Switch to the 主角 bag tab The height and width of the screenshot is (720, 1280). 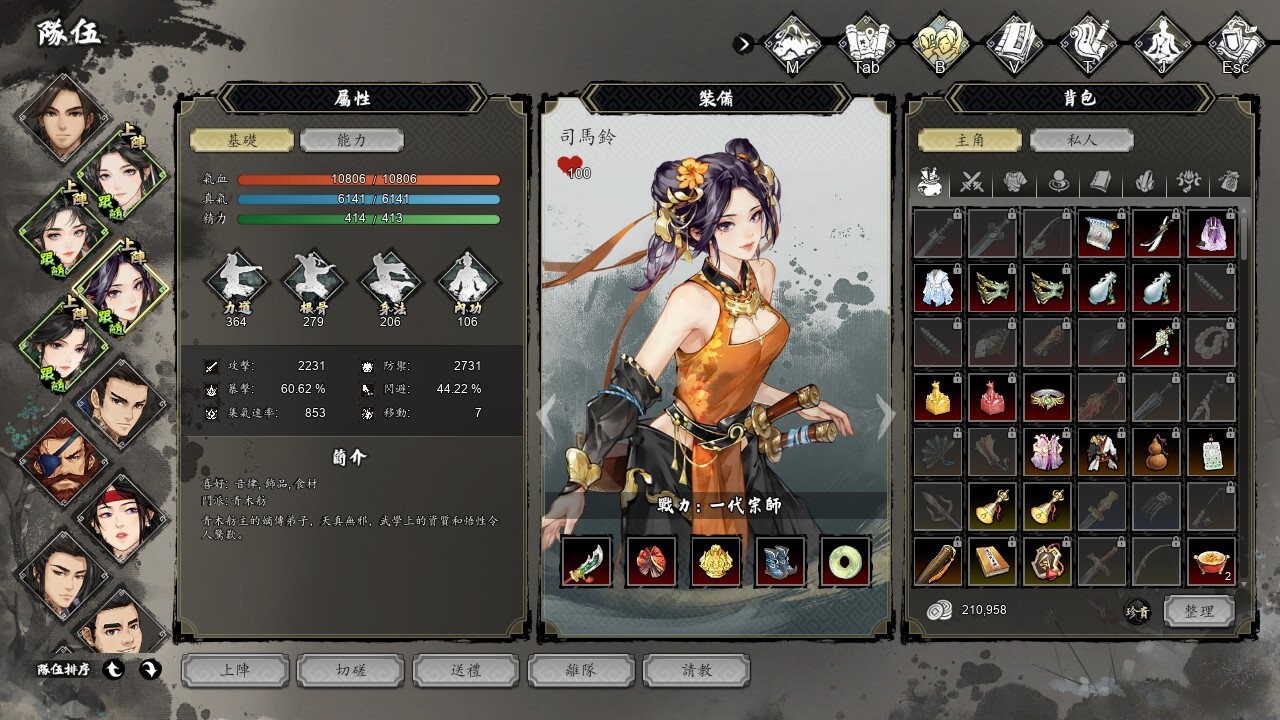pyautogui.click(x=970, y=141)
